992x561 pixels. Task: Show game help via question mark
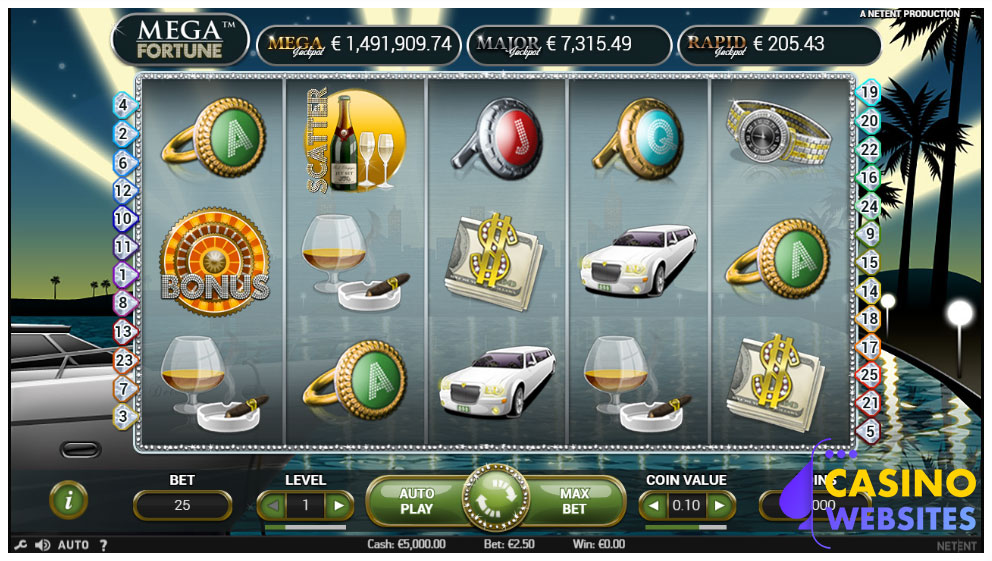103,545
